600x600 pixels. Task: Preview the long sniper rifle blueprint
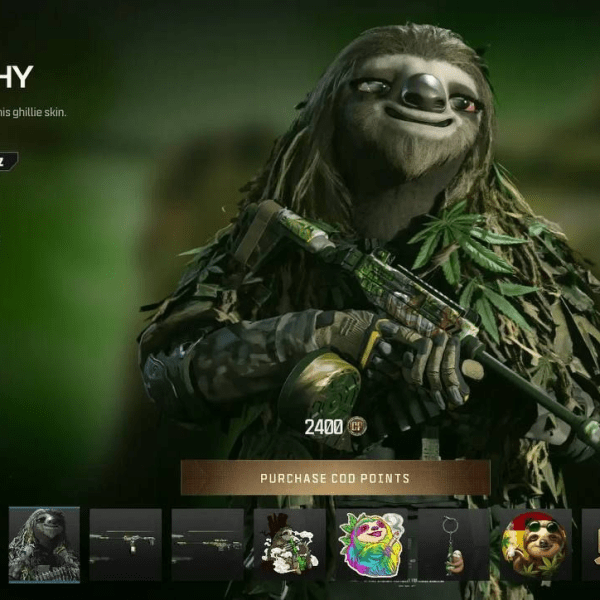[207, 544]
